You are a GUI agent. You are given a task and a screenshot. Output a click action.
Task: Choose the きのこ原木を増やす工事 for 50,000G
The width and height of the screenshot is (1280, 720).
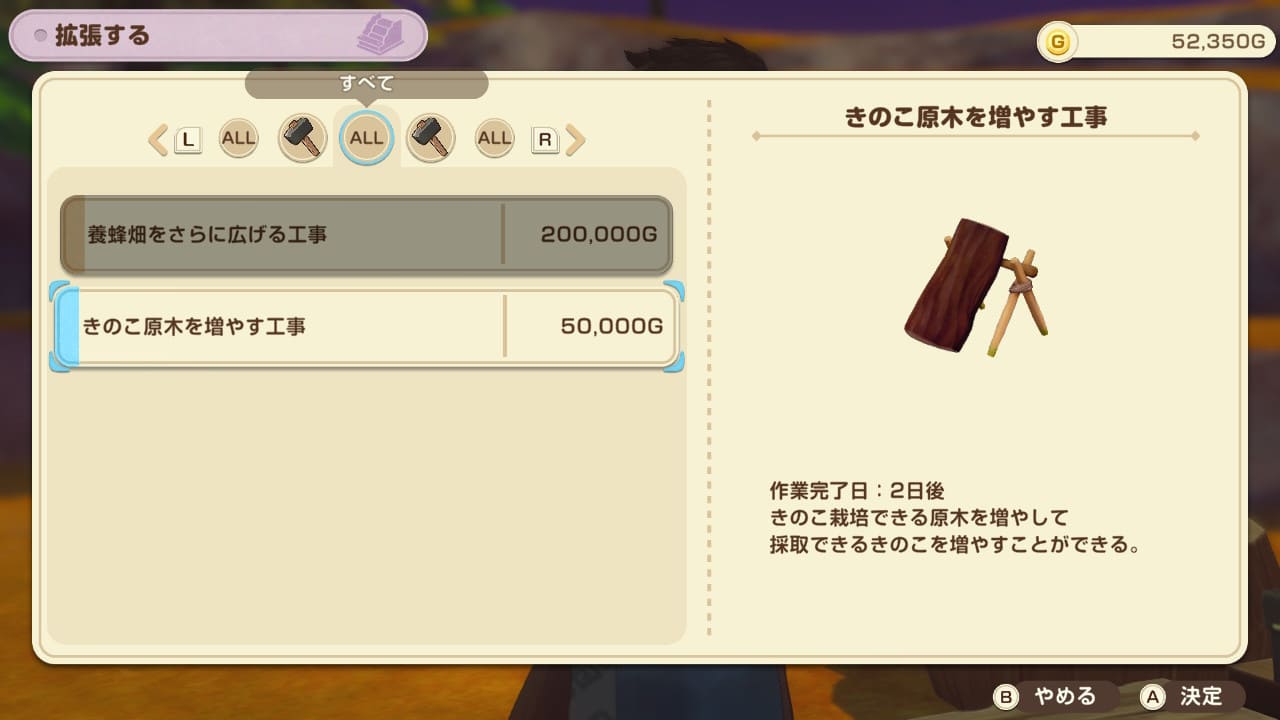click(x=366, y=327)
